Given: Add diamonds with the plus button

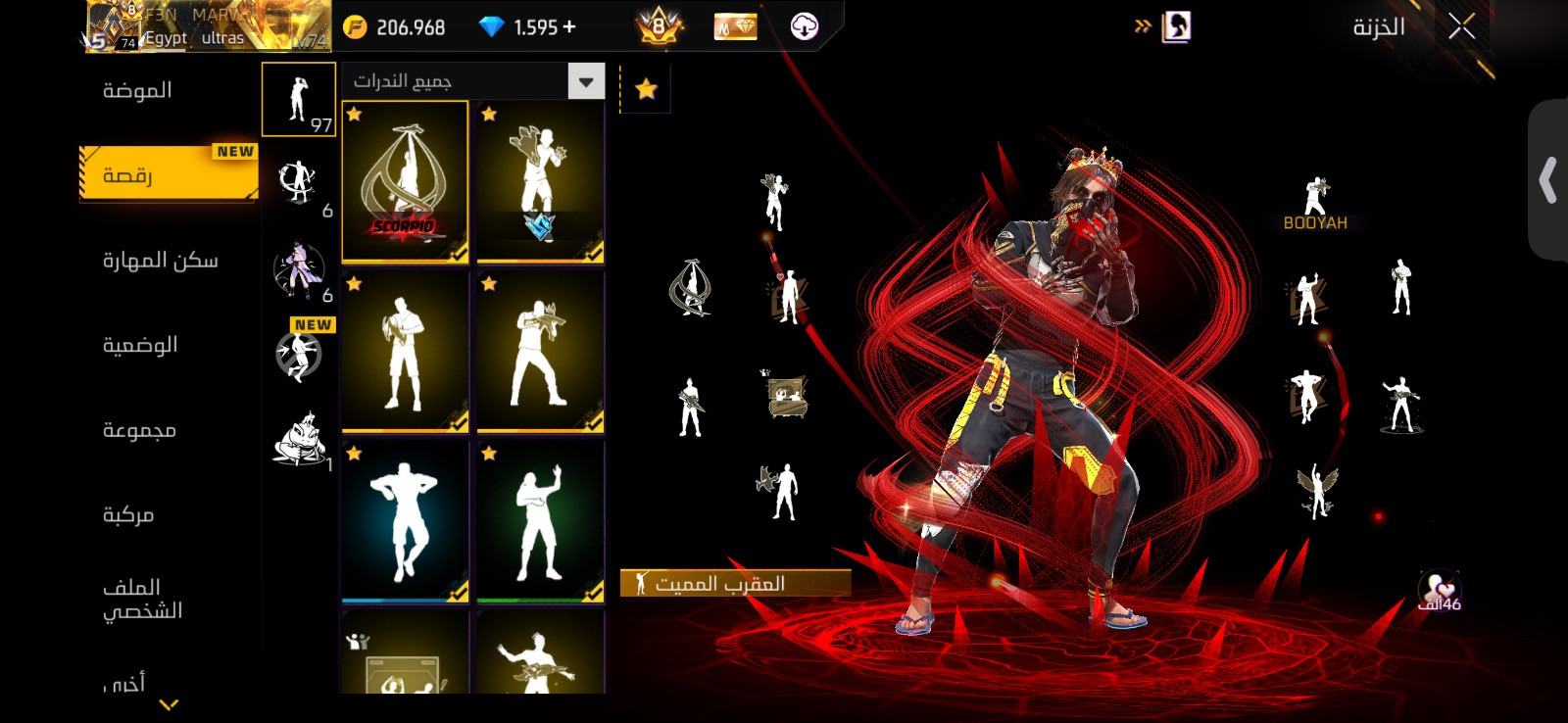Looking at the screenshot, I should [569, 27].
